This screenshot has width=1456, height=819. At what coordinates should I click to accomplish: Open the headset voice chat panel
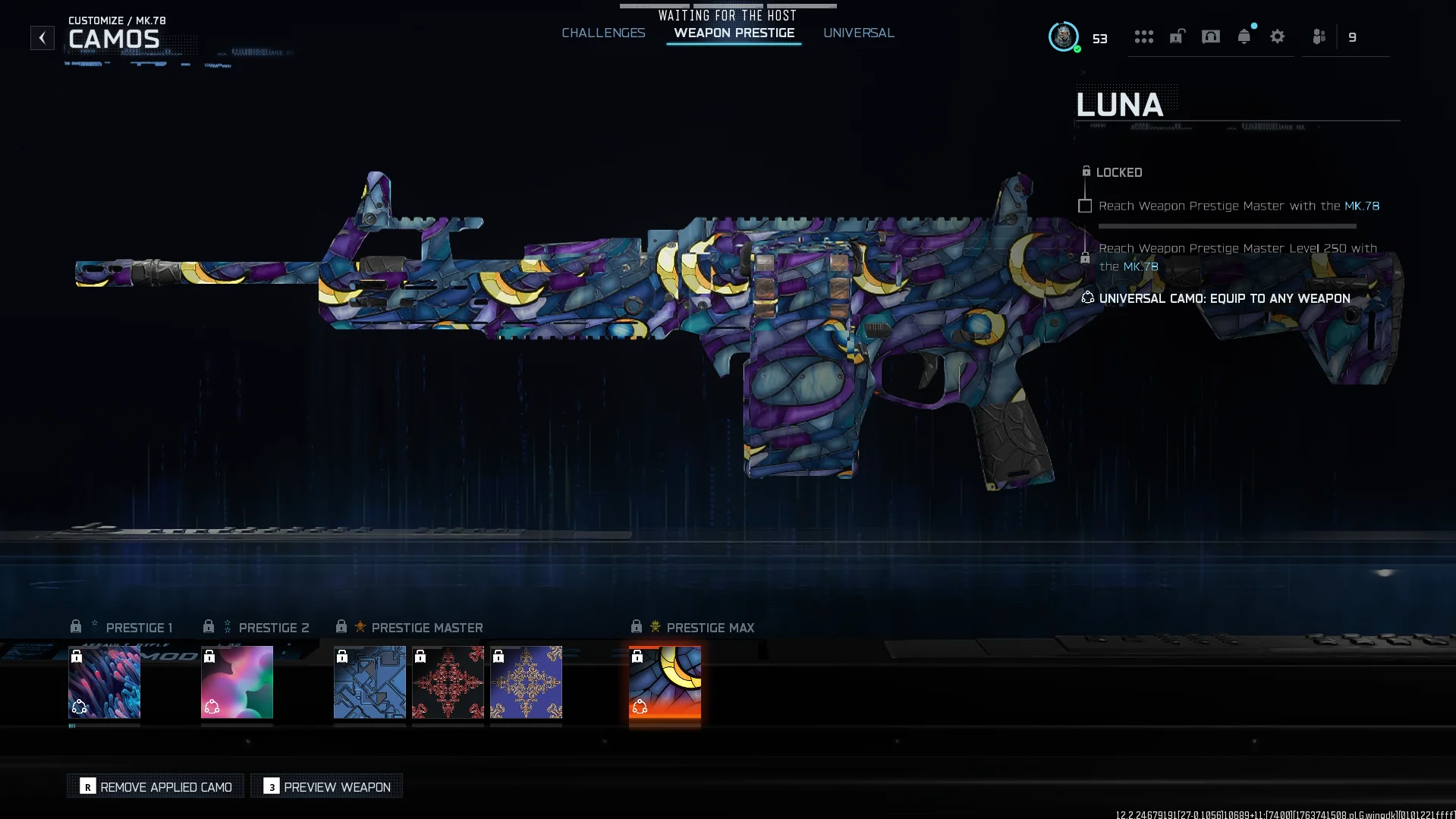tap(1210, 36)
